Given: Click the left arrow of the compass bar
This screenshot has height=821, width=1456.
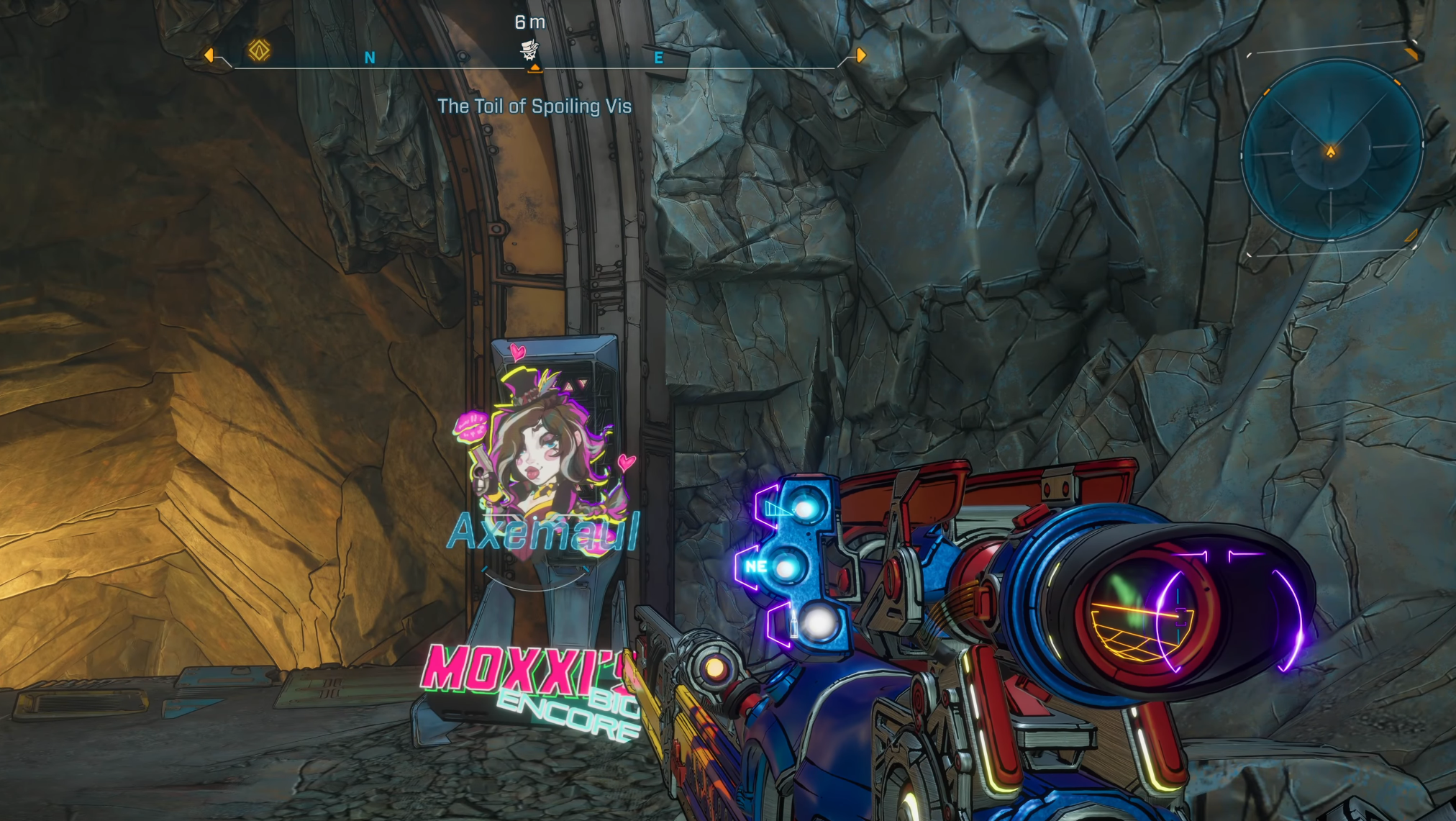Looking at the screenshot, I should (209, 55).
